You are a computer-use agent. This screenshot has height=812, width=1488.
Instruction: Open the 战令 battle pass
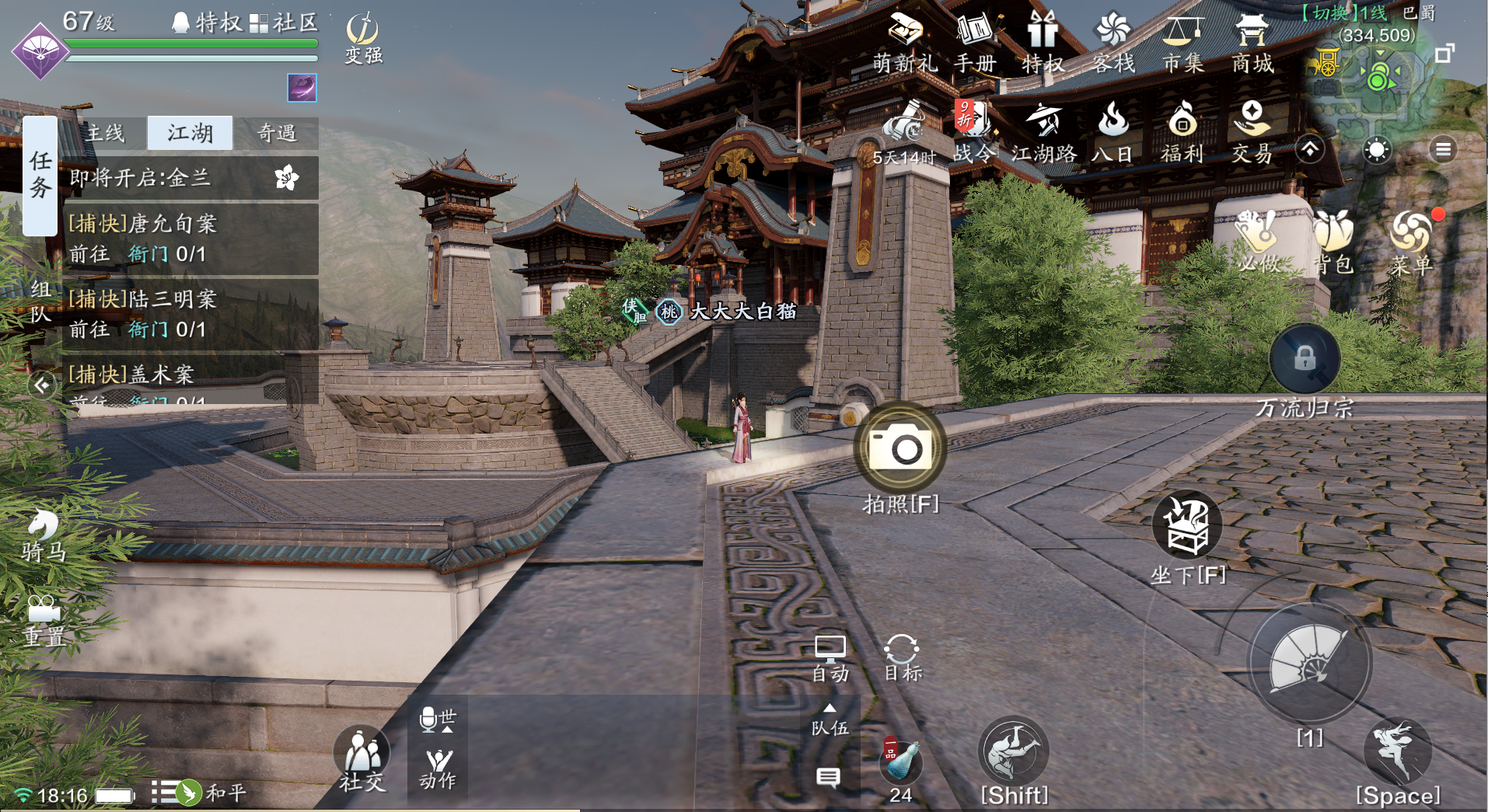tap(973, 132)
